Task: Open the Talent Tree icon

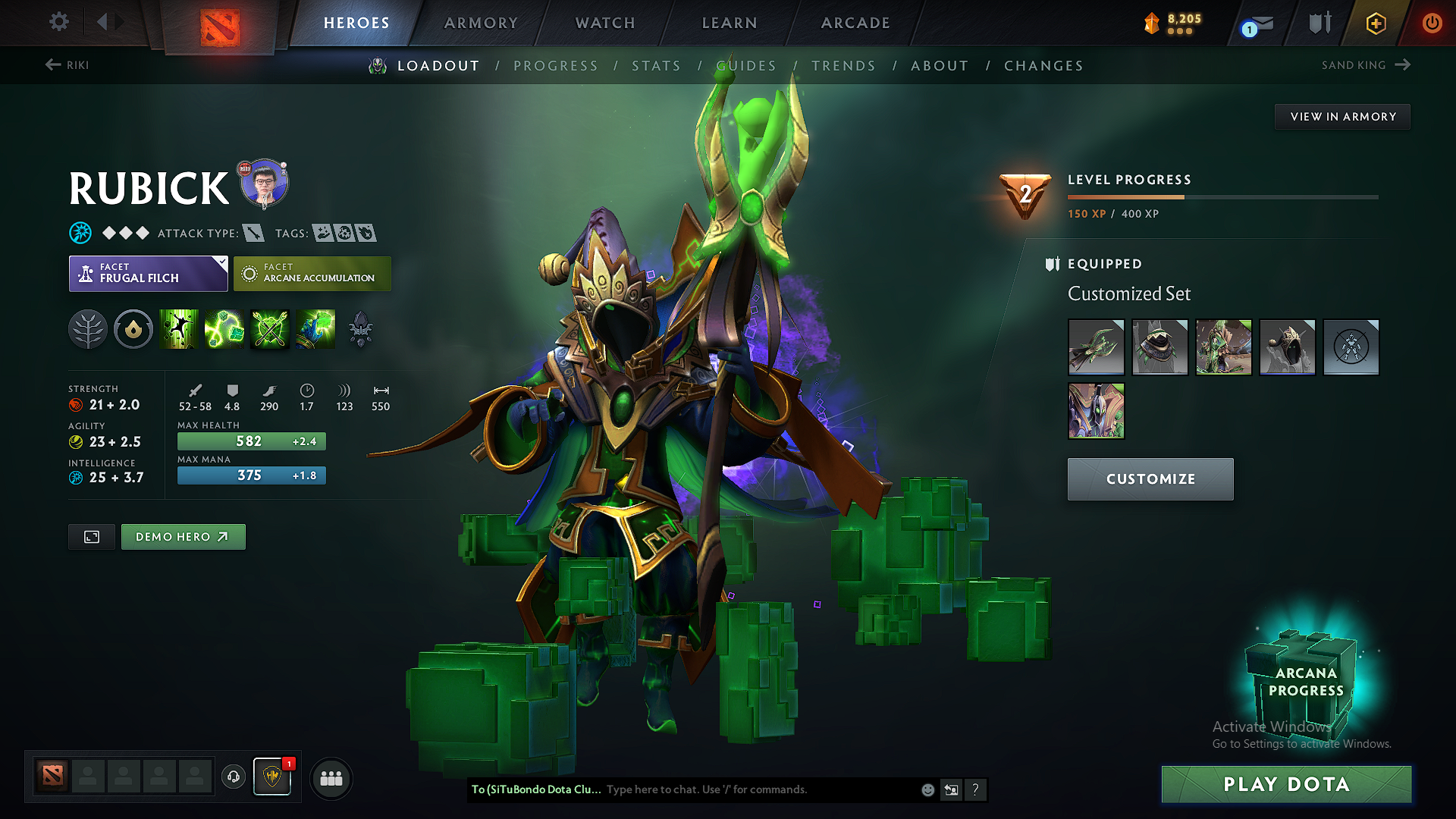Action: (88, 329)
